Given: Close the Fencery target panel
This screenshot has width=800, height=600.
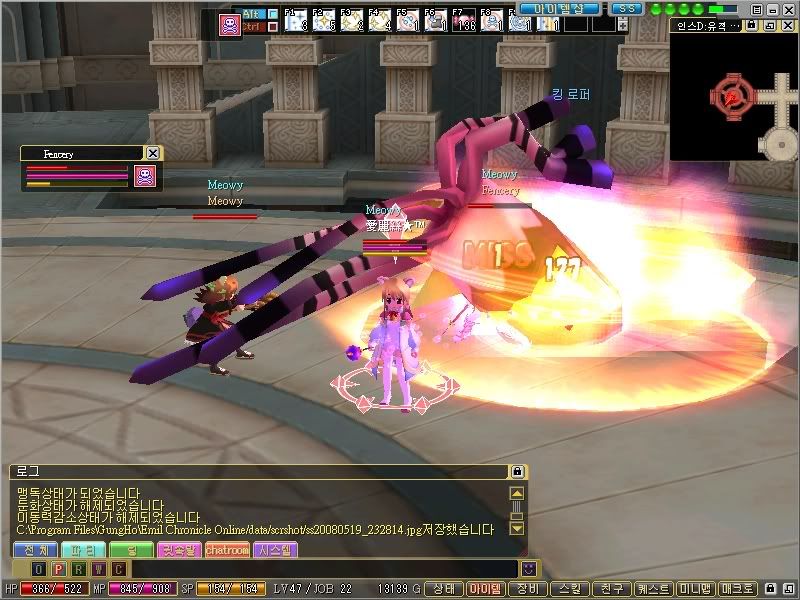Looking at the screenshot, I should tap(152, 153).
